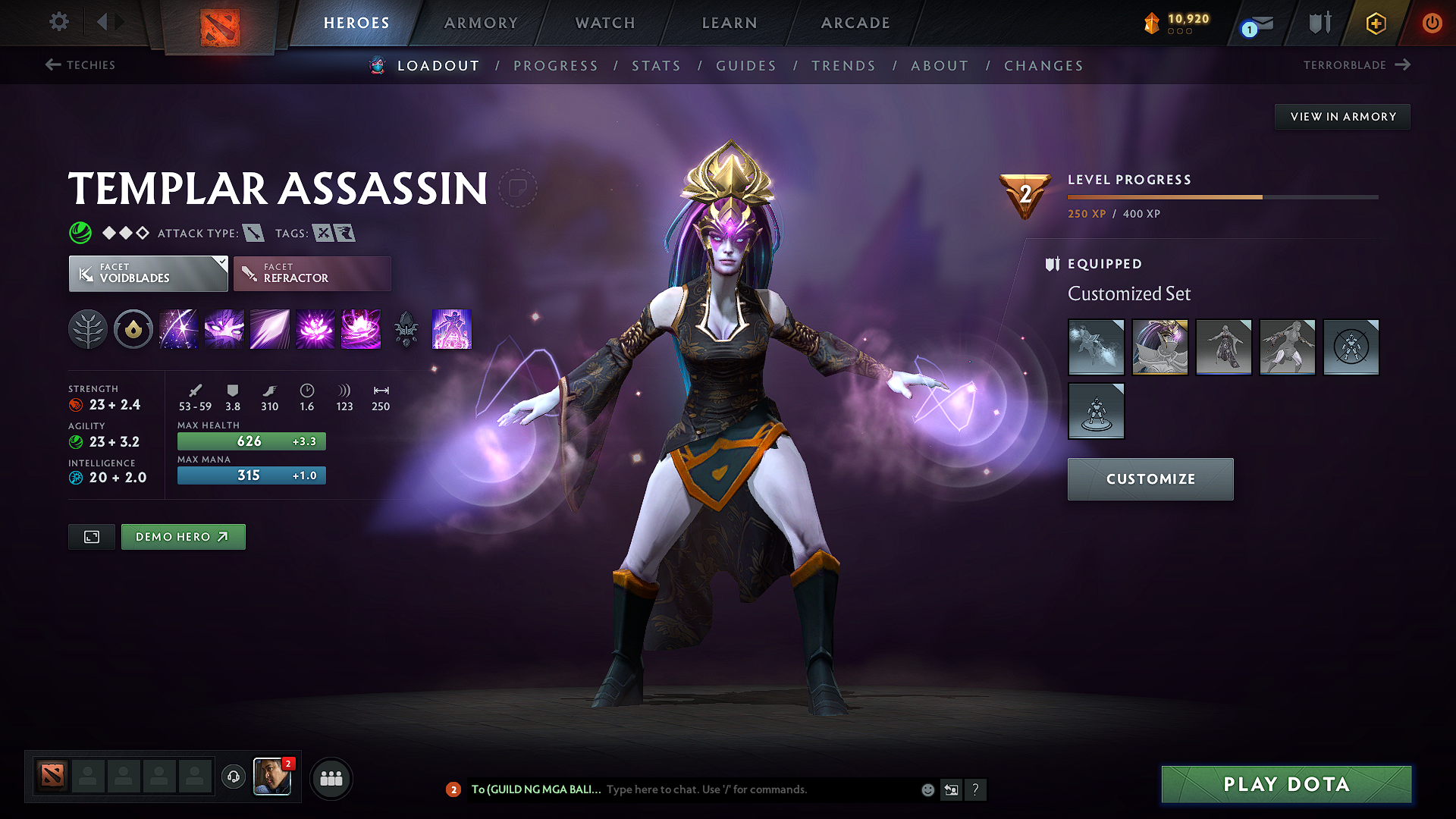Go back to Techies with the left arrow

click(x=52, y=64)
